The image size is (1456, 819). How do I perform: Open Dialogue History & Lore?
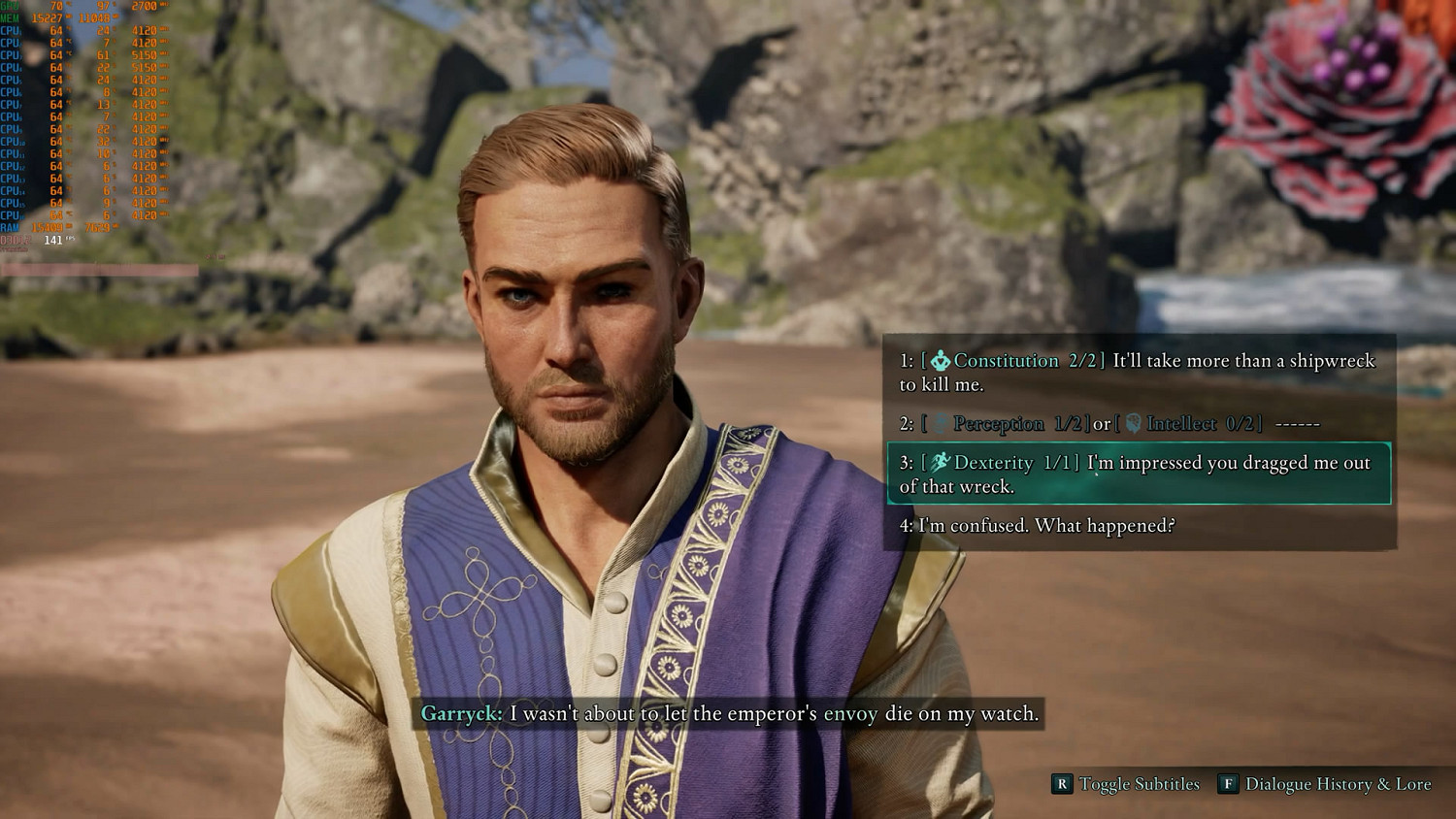point(1326,784)
